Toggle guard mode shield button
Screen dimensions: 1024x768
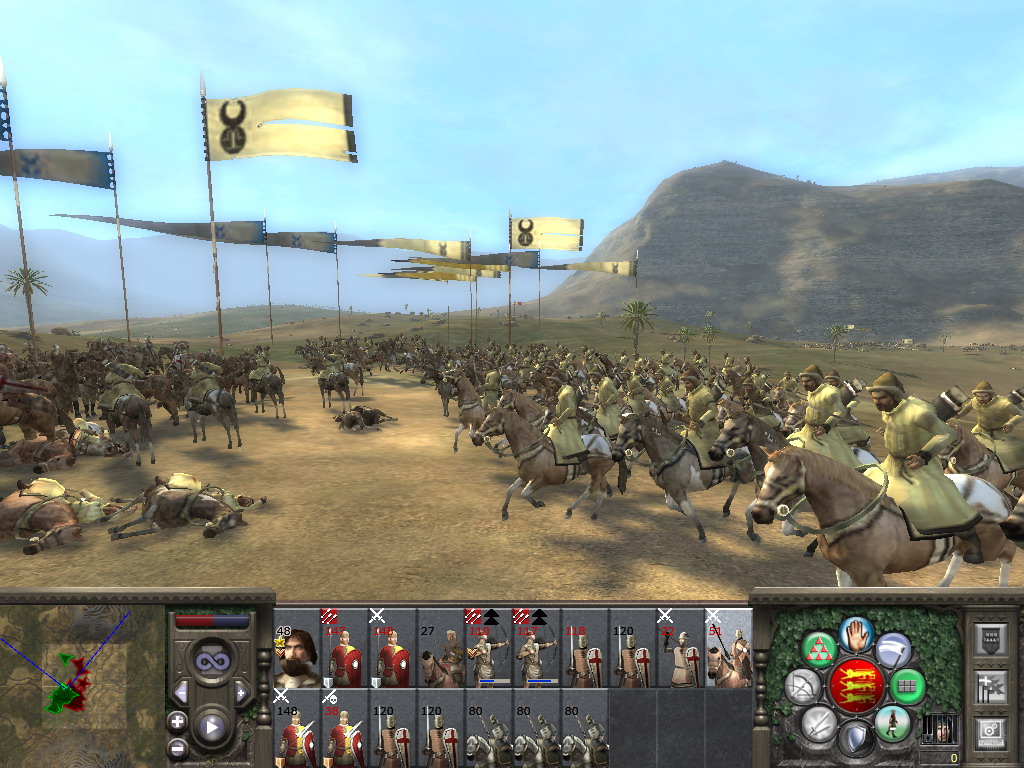pos(856,740)
